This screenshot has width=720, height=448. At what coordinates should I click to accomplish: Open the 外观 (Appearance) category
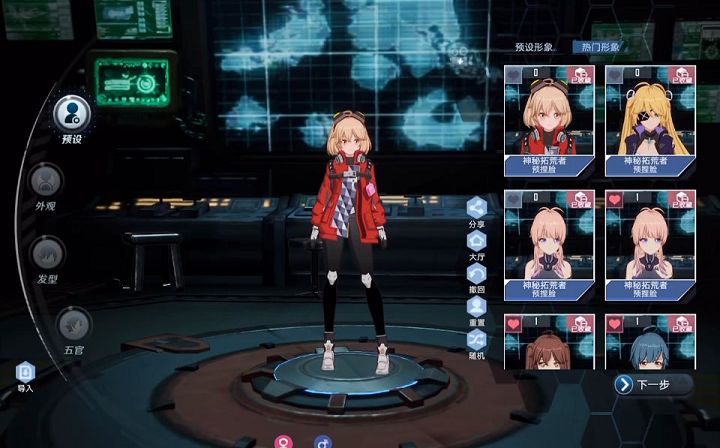click(46, 180)
